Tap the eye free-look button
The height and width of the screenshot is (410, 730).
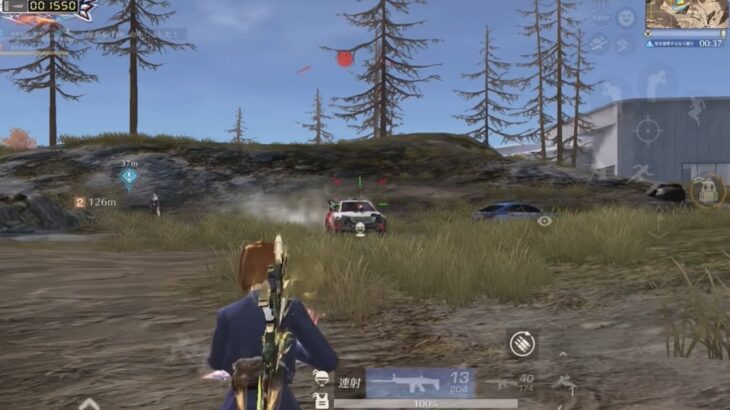pyautogui.click(x=545, y=220)
